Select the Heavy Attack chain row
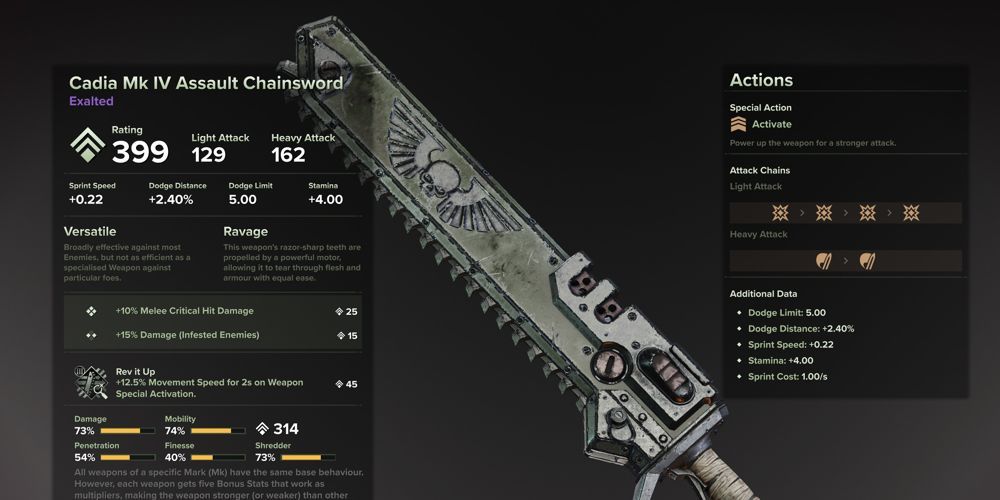This screenshot has width=1000, height=500. 845,261
